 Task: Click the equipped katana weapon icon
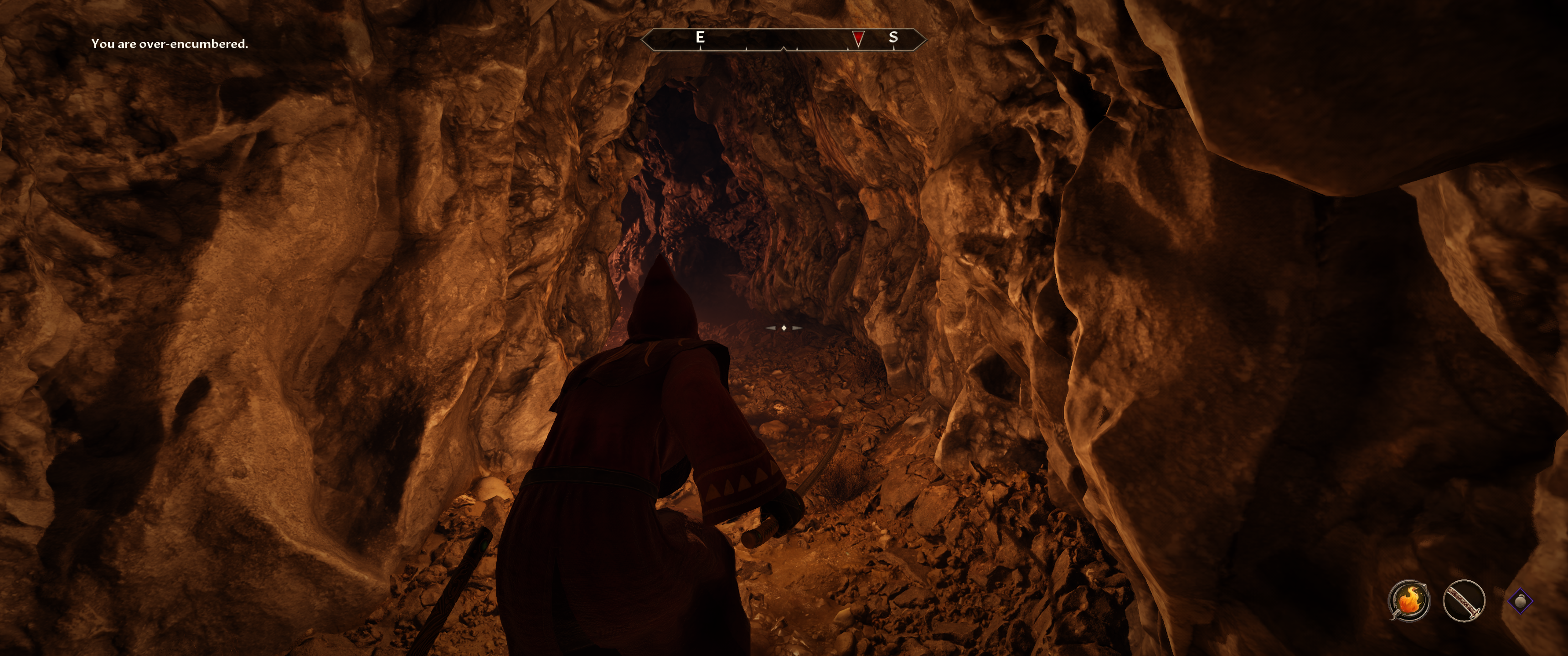click(x=1463, y=600)
